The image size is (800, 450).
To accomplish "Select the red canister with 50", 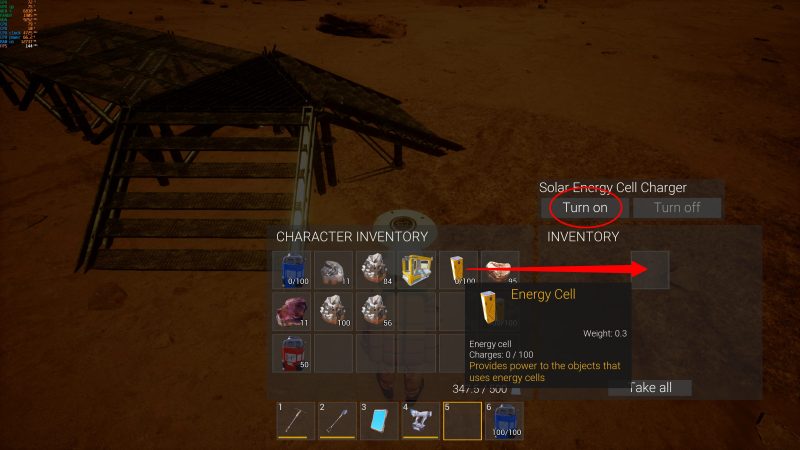I will tap(292, 352).
